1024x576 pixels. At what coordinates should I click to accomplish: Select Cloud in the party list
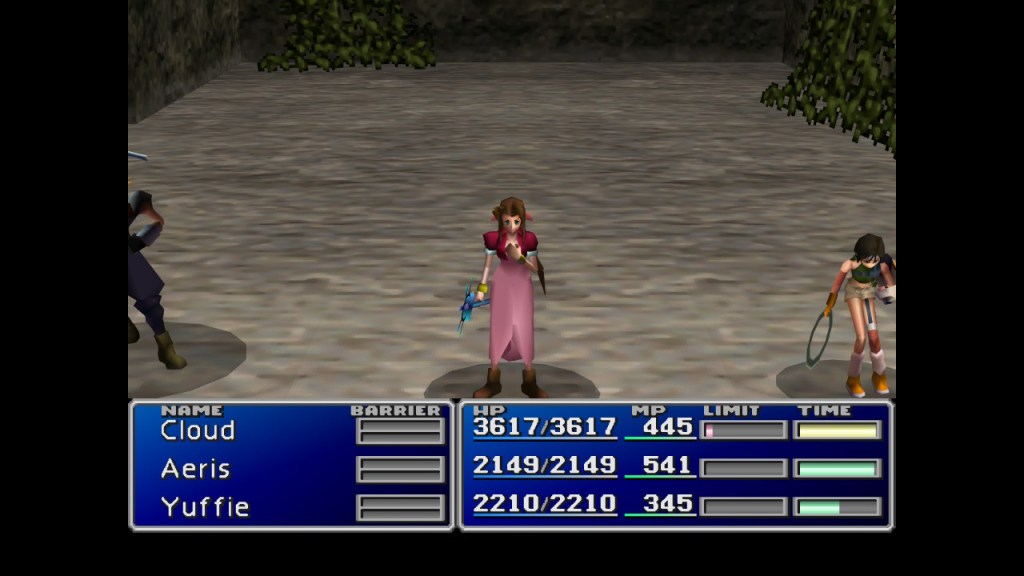click(x=198, y=431)
